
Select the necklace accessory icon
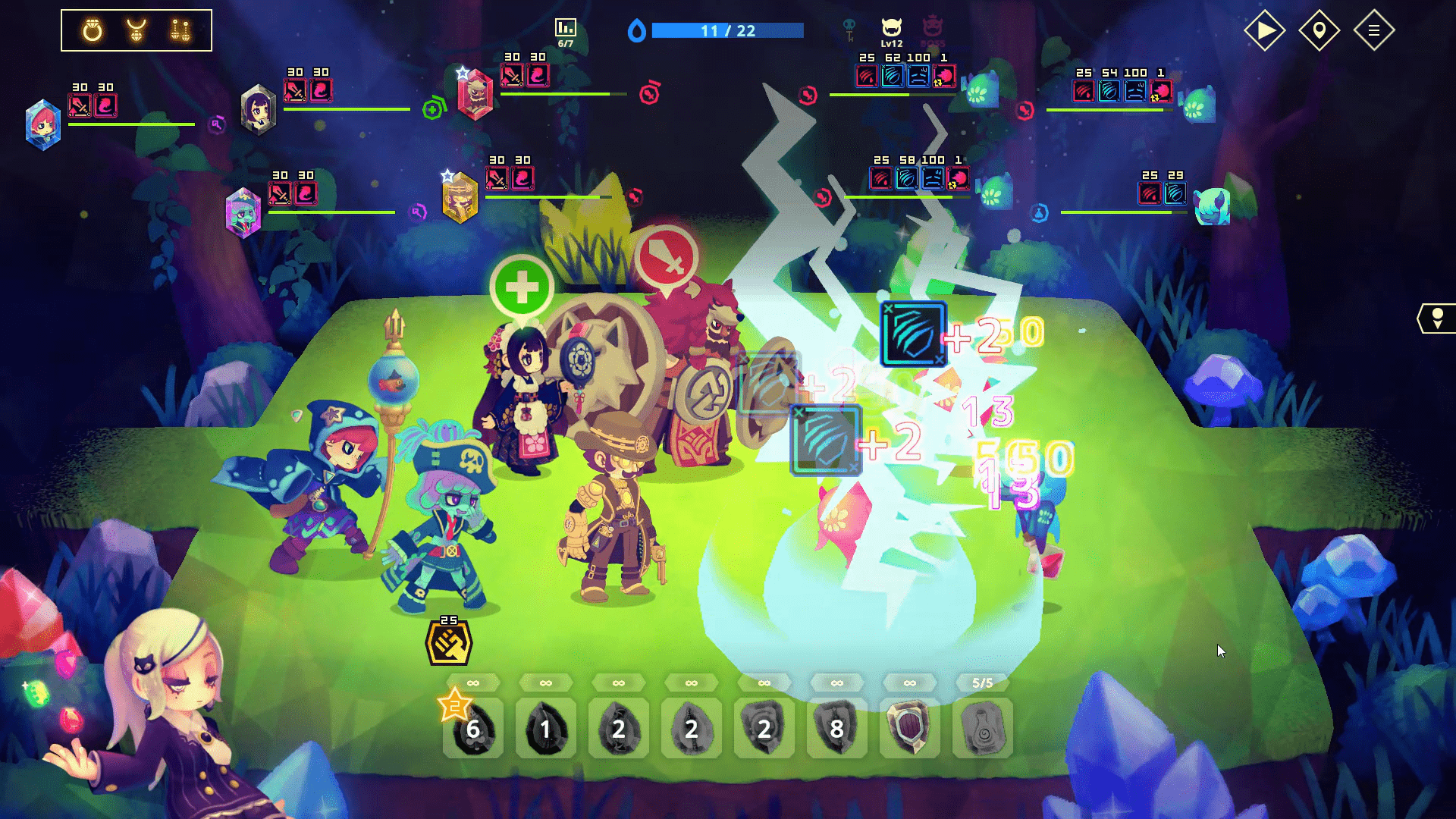point(136,30)
